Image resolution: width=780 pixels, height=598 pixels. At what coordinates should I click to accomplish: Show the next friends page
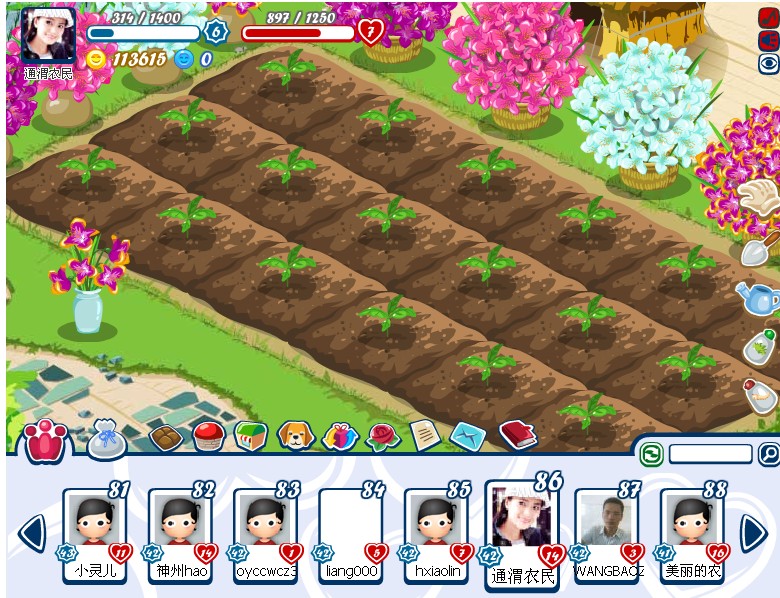(754, 532)
